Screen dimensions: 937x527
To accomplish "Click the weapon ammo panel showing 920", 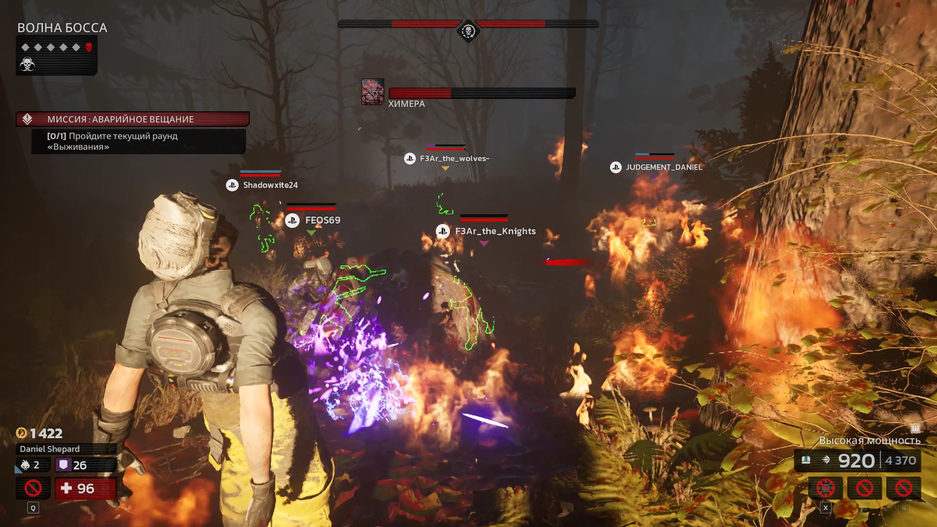I will [857, 460].
